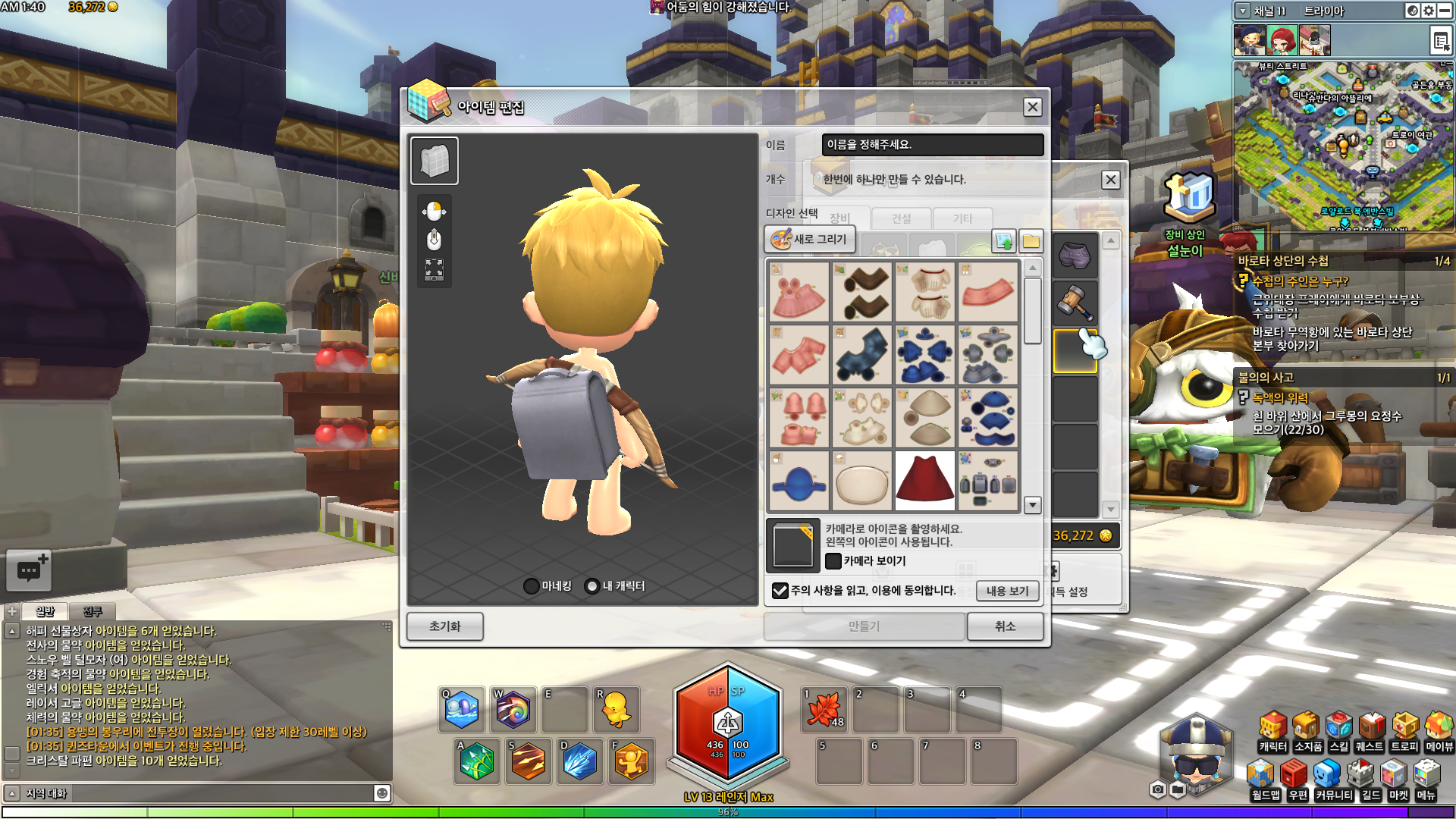The width and height of the screenshot is (1456, 819).
Task: Select the 마네킹 mannequin radio option
Action: (x=532, y=586)
